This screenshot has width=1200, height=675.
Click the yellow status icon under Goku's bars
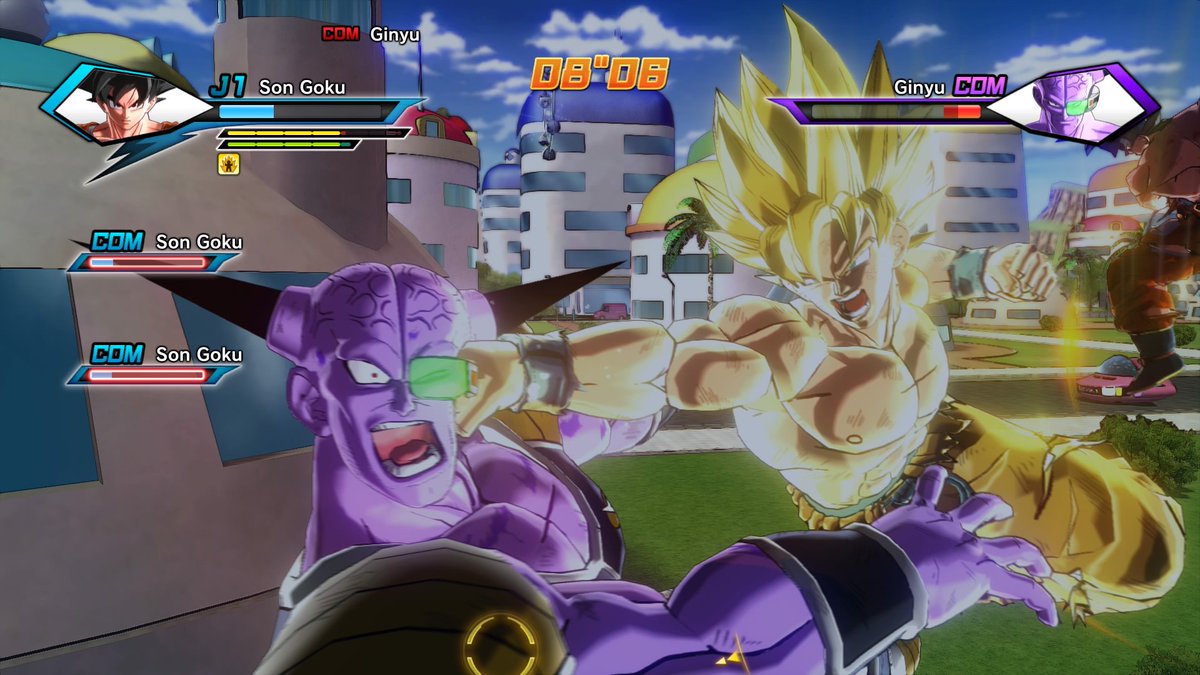point(227,164)
